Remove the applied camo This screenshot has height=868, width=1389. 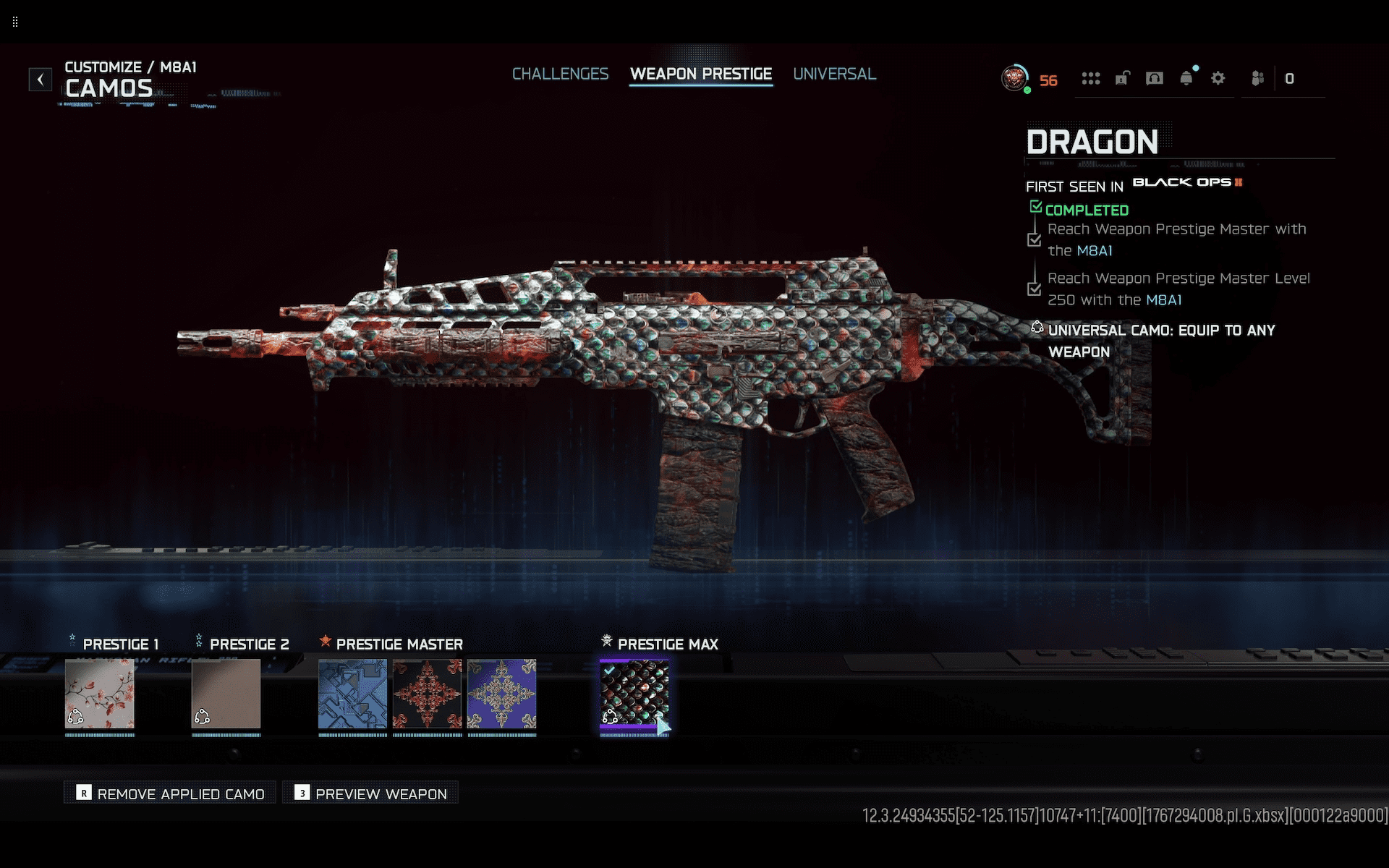click(171, 793)
